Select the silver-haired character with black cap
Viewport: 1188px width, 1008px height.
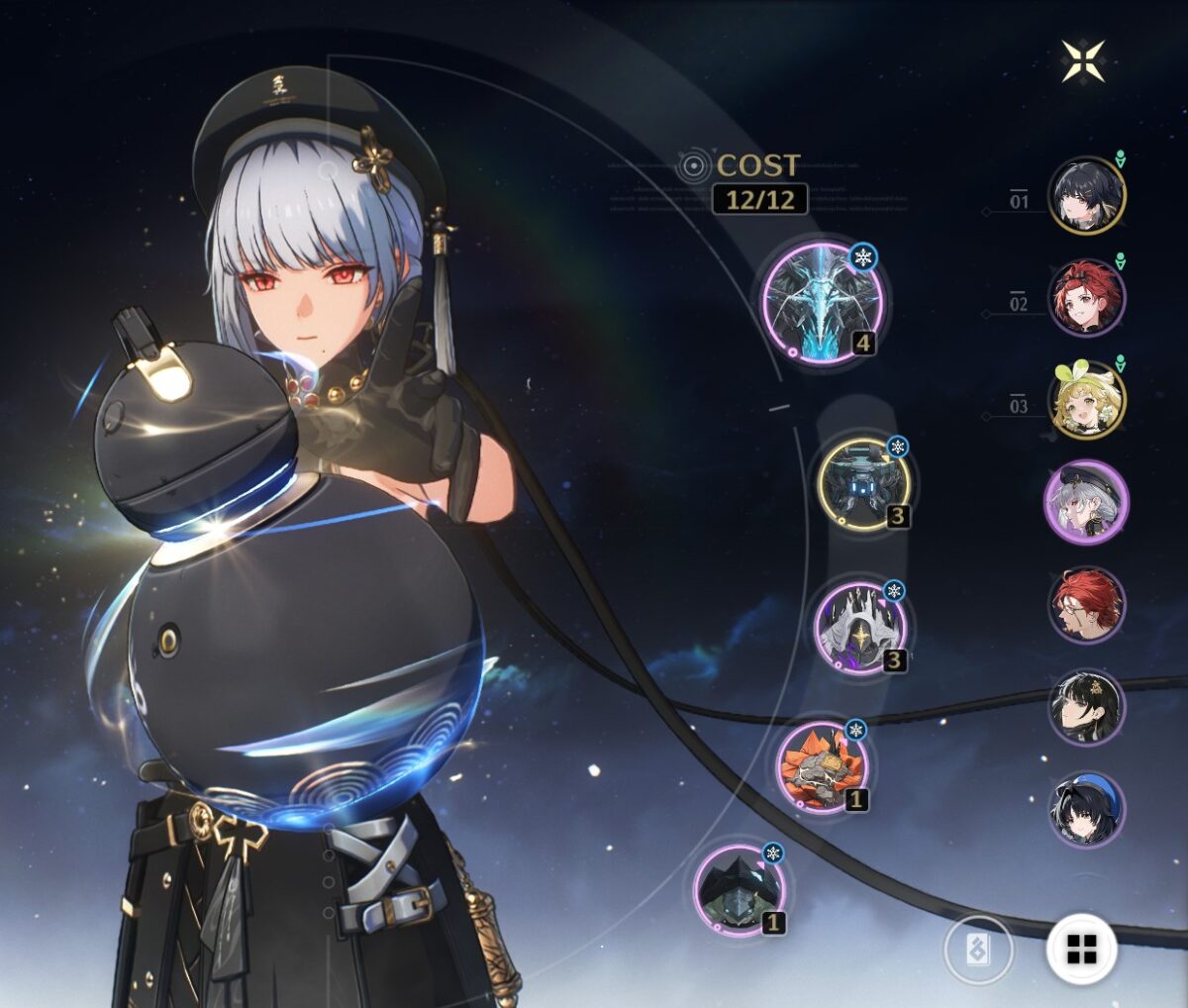1087,503
